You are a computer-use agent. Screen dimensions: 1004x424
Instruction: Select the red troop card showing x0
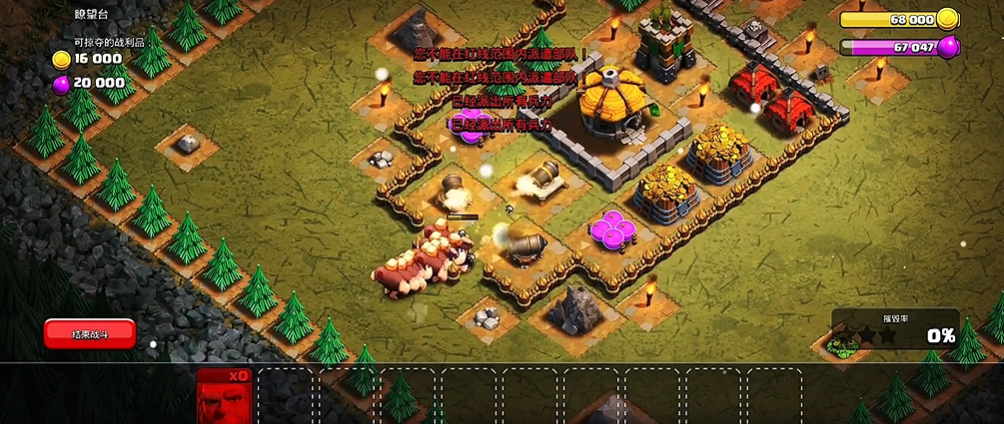pos(223,395)
